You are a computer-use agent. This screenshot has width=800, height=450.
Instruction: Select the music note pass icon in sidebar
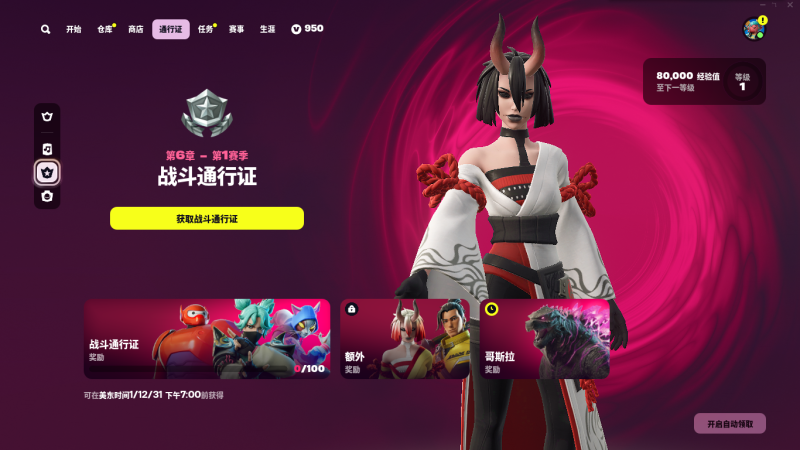point(47,149)
